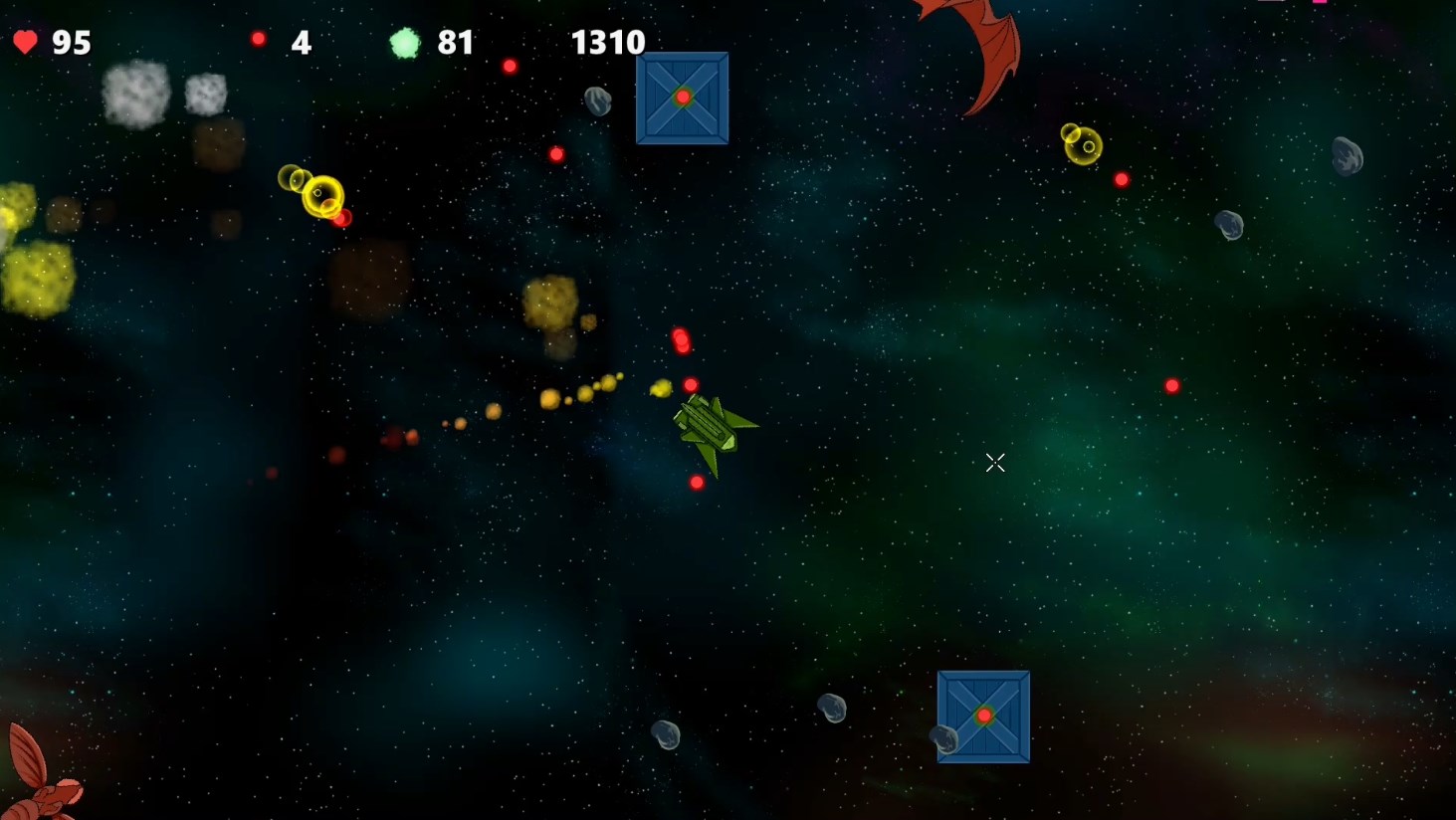Click the health value 95
The height and width of the screenshot is (820, 1456).
tap(72, 42)
